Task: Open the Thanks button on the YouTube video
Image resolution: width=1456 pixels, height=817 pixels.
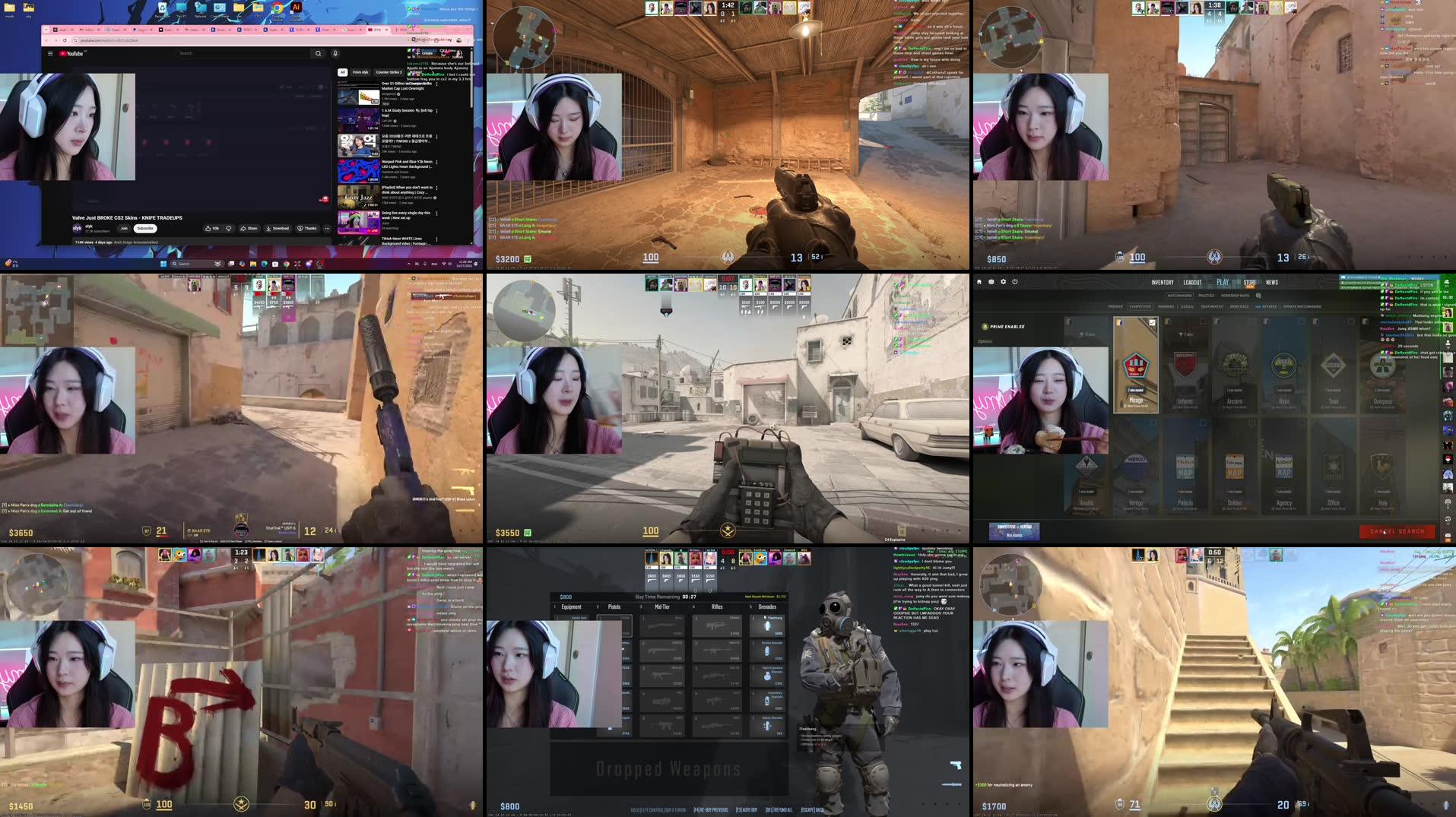Action: [x=310, y=228]
